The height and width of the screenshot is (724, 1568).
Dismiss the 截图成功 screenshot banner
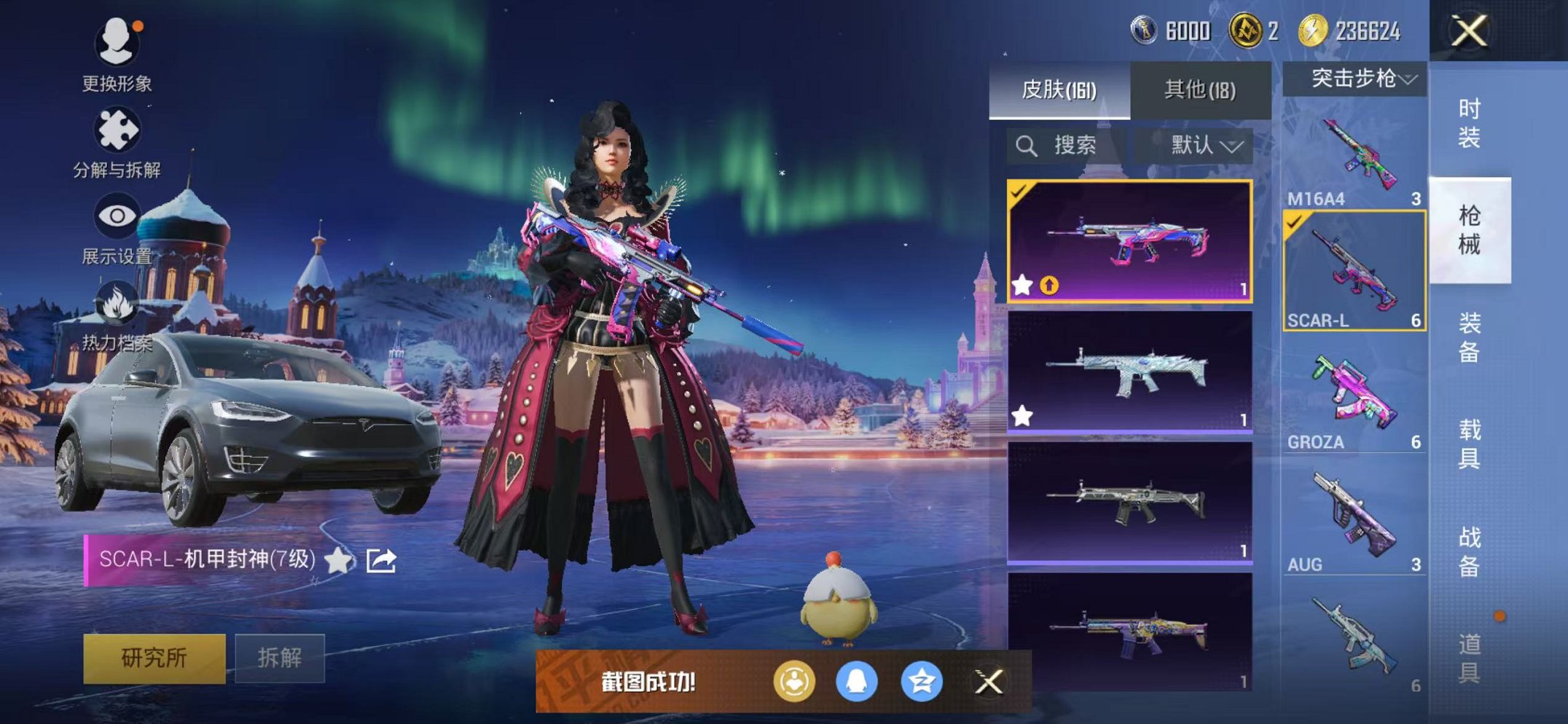pos(989,682)
